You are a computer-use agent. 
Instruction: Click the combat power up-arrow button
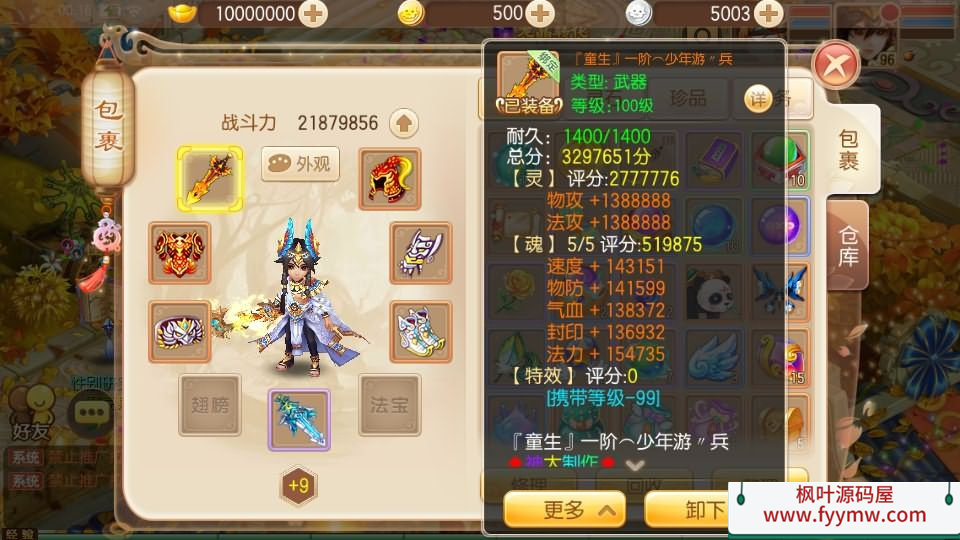(404, 123)
